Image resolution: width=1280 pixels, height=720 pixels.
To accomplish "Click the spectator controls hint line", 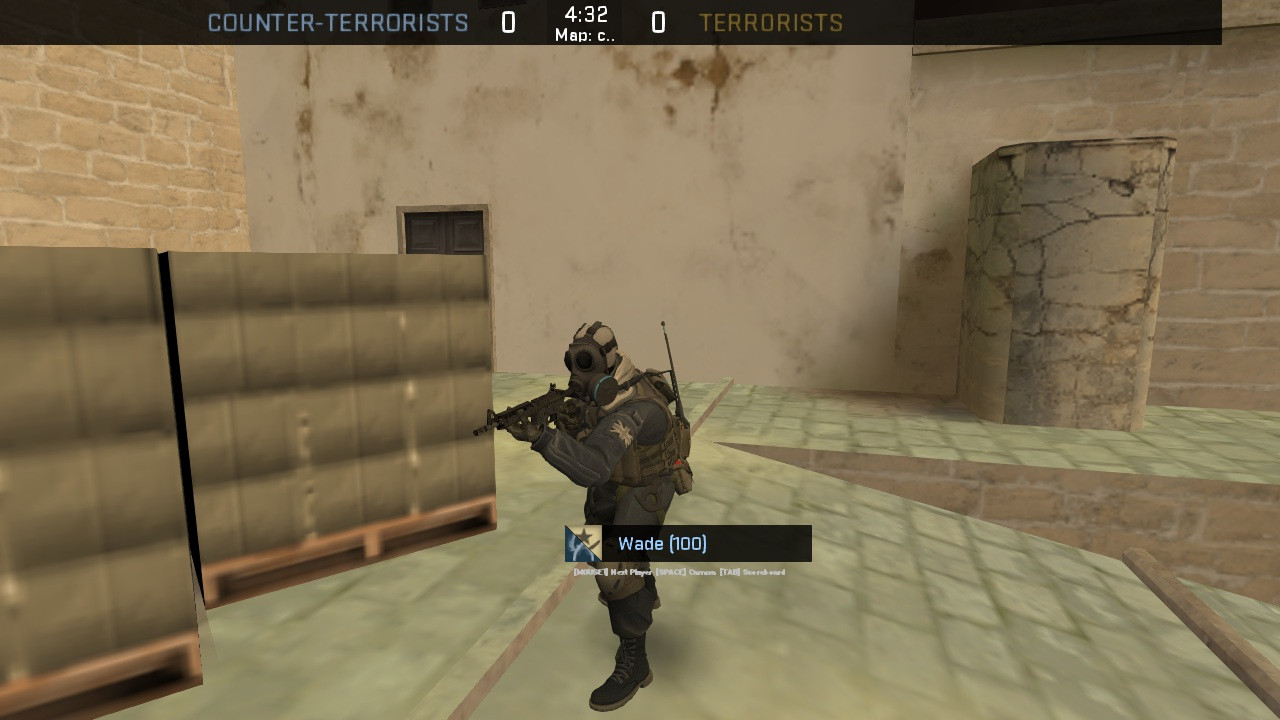I will 678,570.
